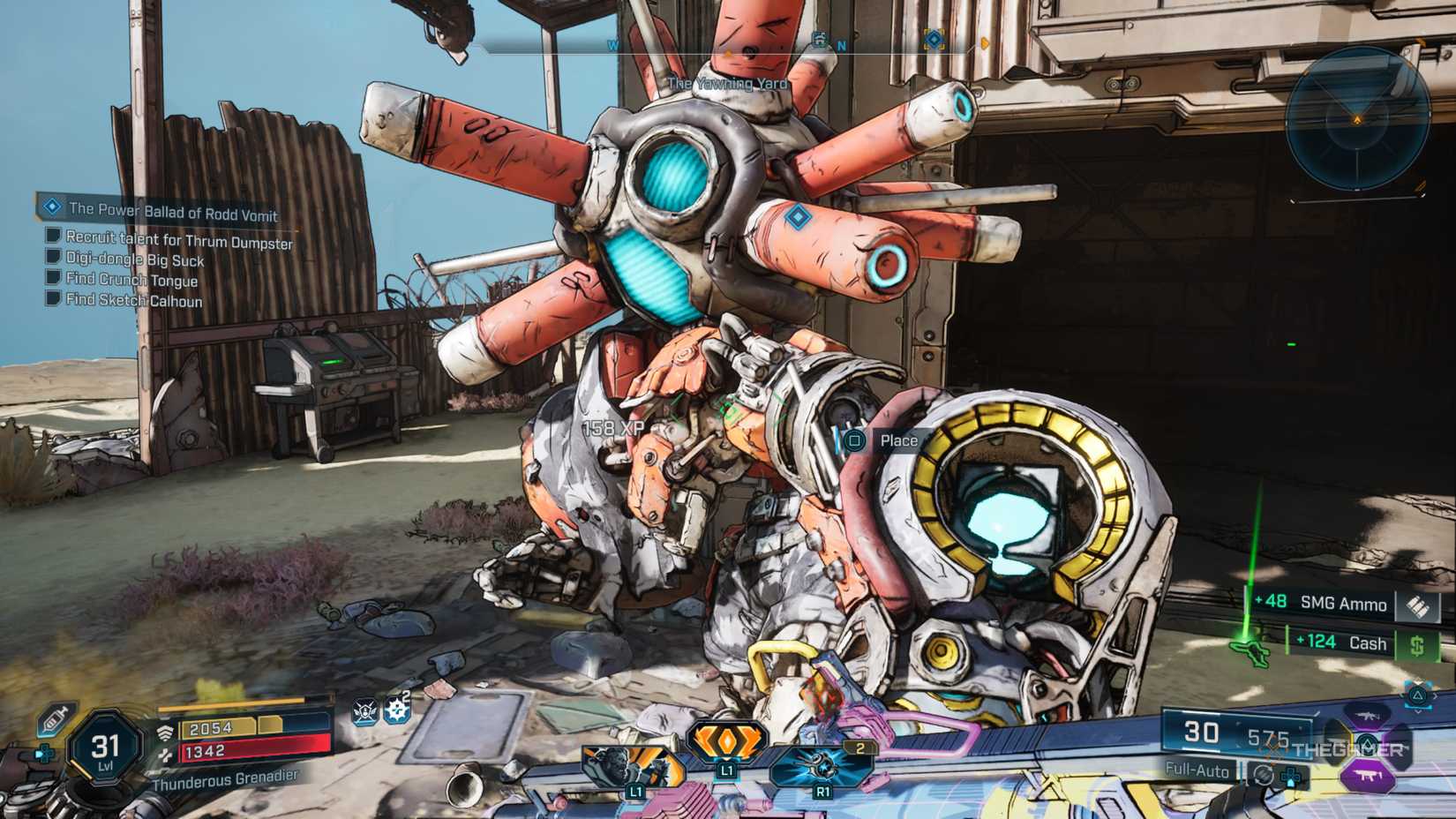1456x819 pixels.
Task: Pick the Find Sketch Calhoun objective
Action: click(133, 300)
